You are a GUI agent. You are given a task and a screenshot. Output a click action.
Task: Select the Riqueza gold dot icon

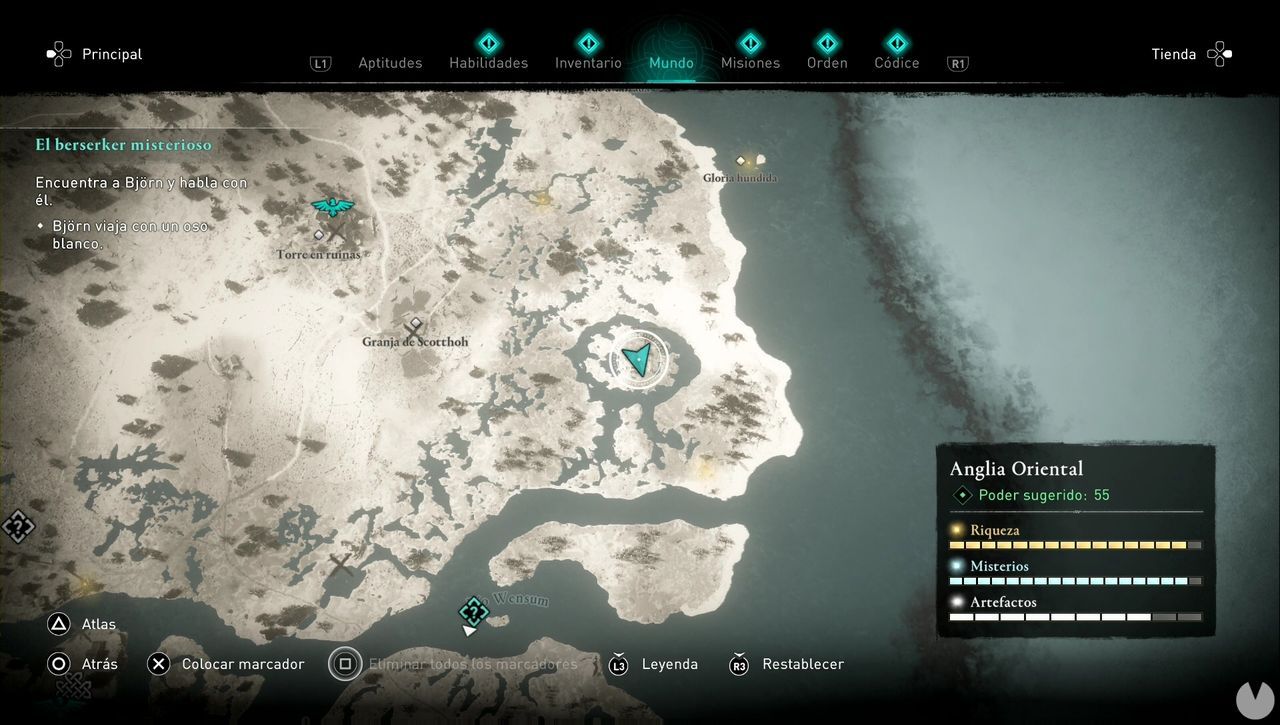[957, 529]
